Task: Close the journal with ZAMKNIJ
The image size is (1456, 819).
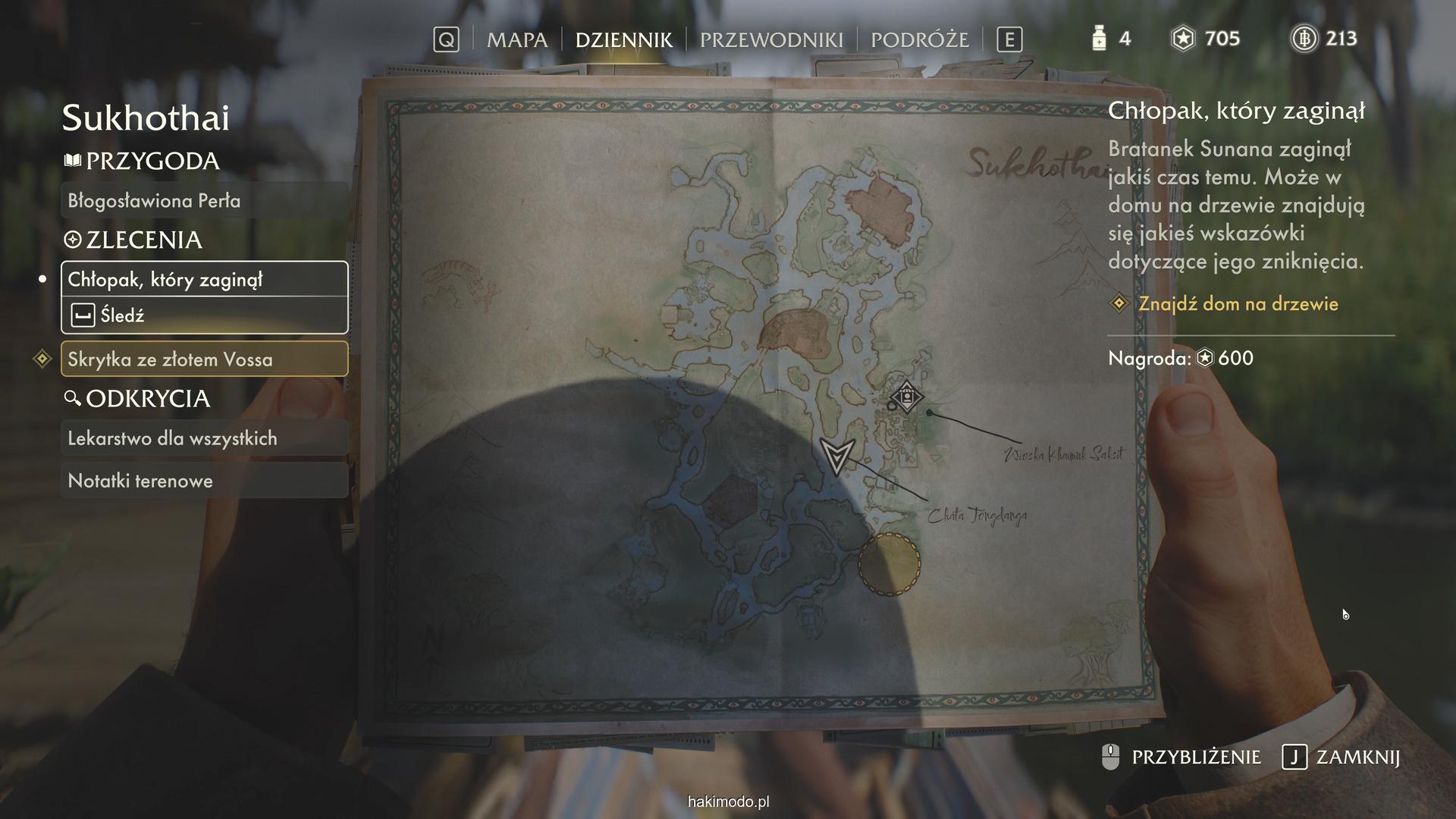Action: (1341, 757)
